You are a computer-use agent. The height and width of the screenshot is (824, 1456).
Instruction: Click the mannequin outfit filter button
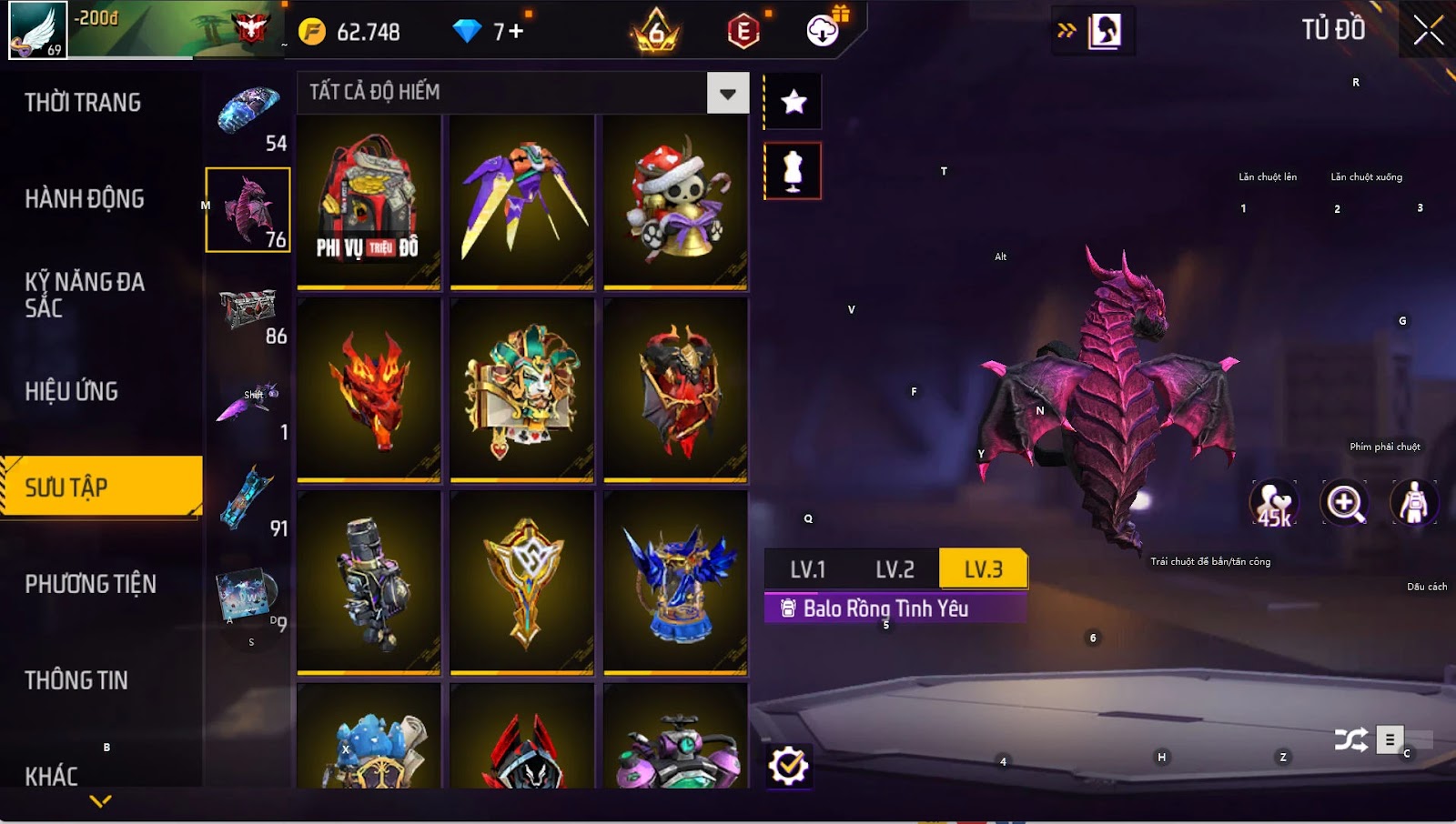[x=794, y=171]
